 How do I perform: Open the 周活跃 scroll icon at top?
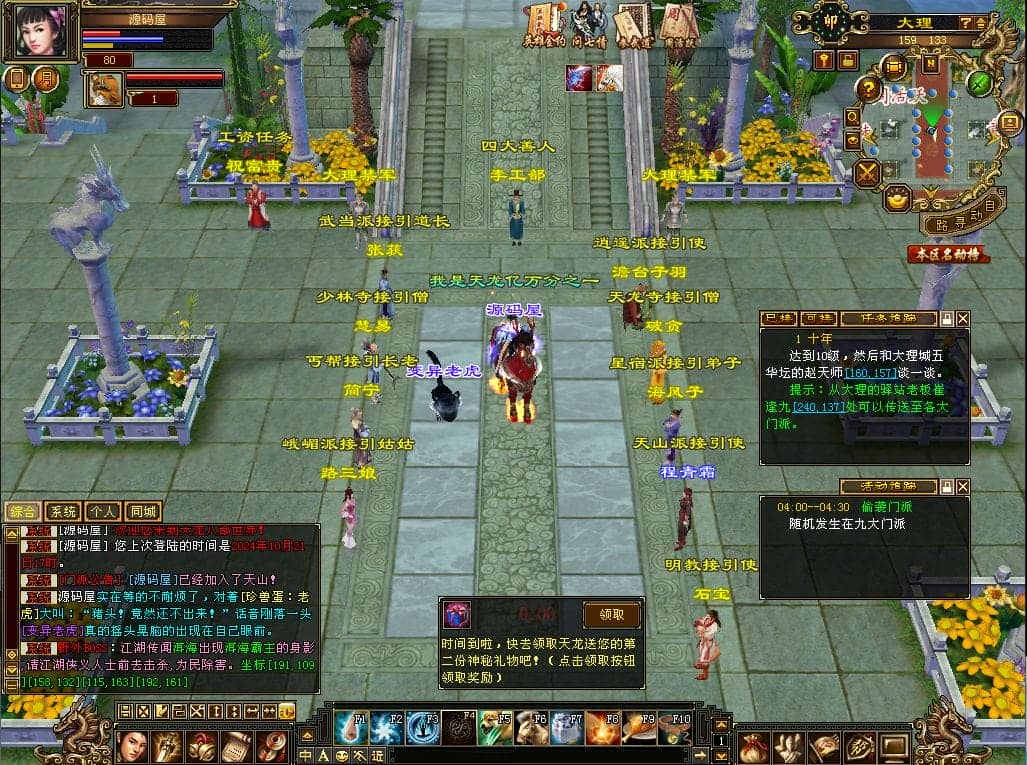coord(679,23)
